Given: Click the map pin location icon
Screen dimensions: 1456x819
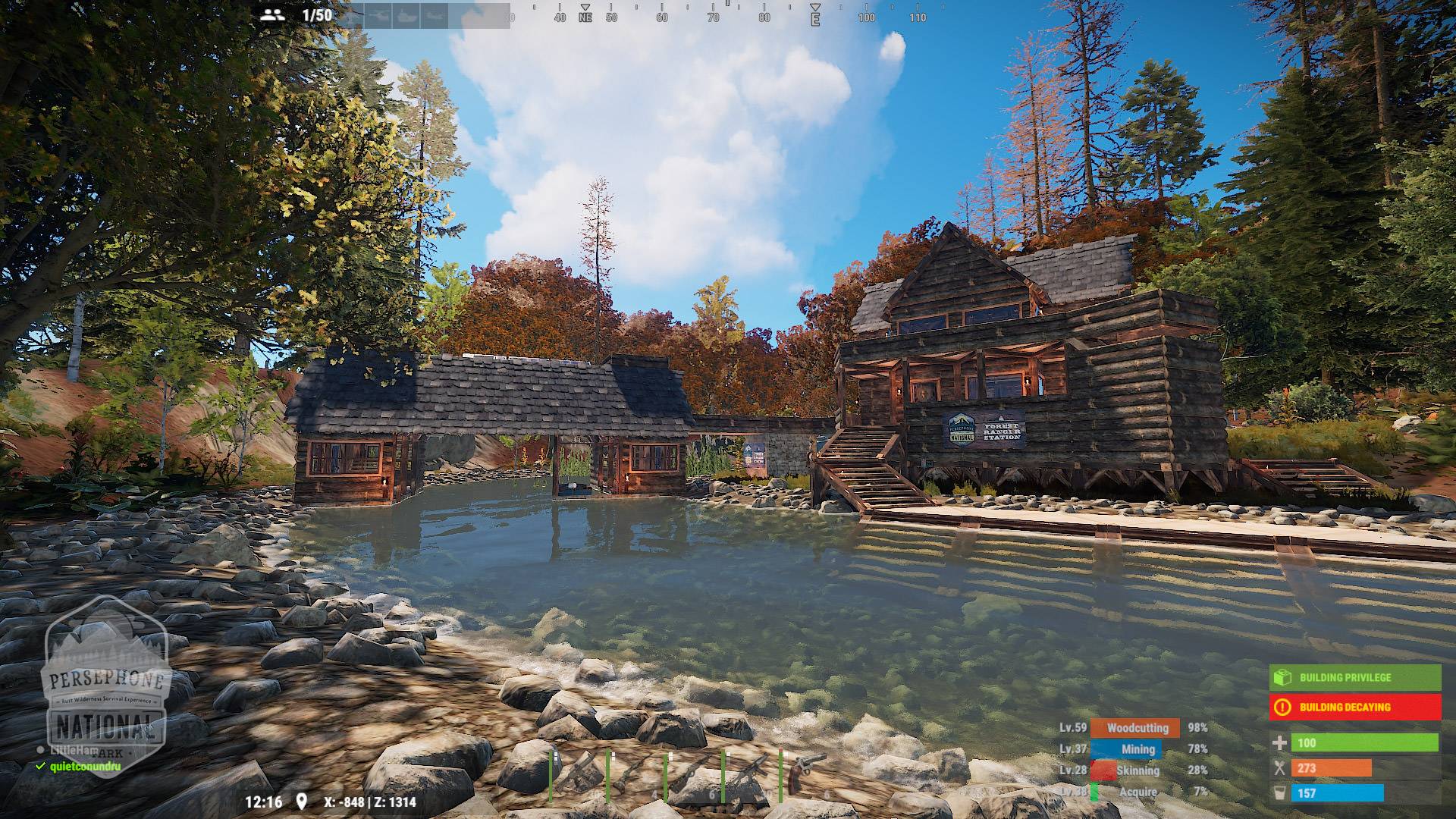Looking at the screenshot, I should click(x=302, y=802).
